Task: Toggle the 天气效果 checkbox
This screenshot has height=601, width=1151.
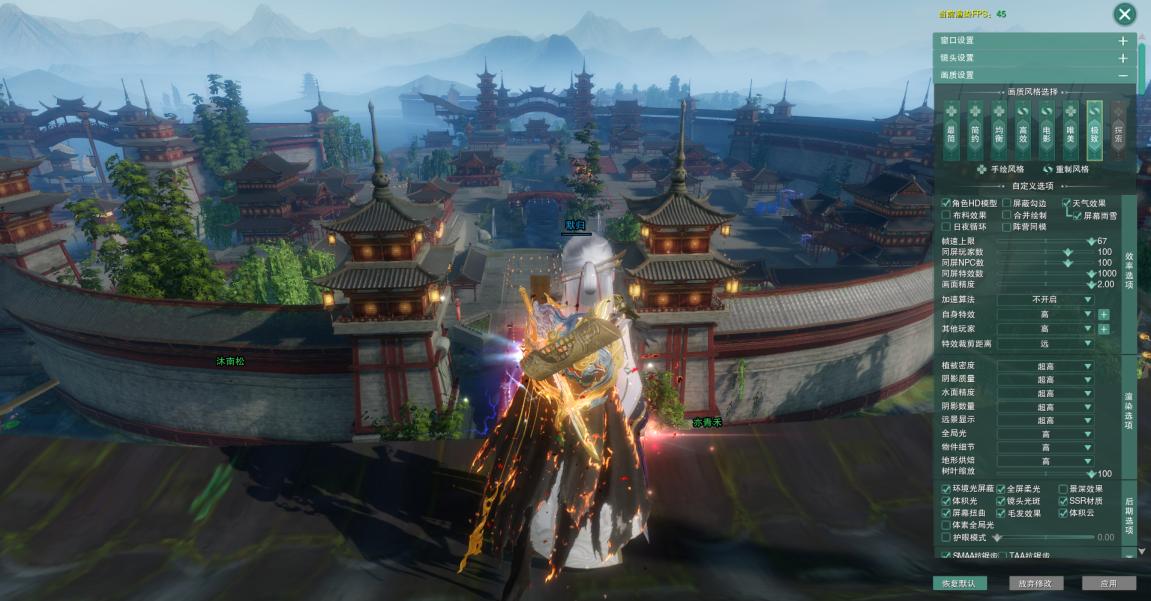Action: pyautogui.click(x=1066, y=203)
